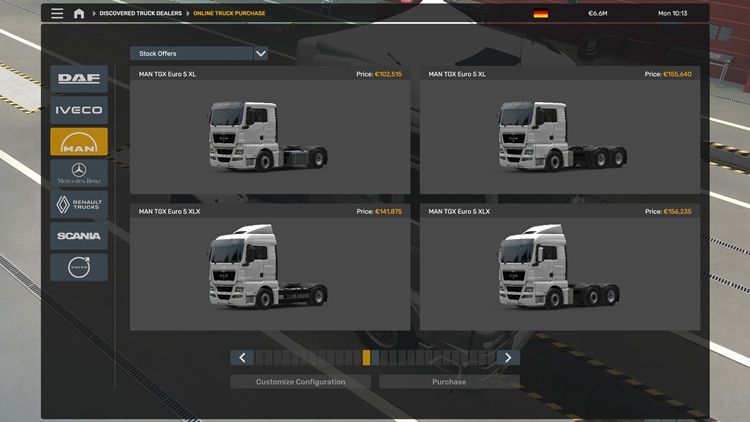
Task: Go to the previous page of offers
Action: pos(241,358)
